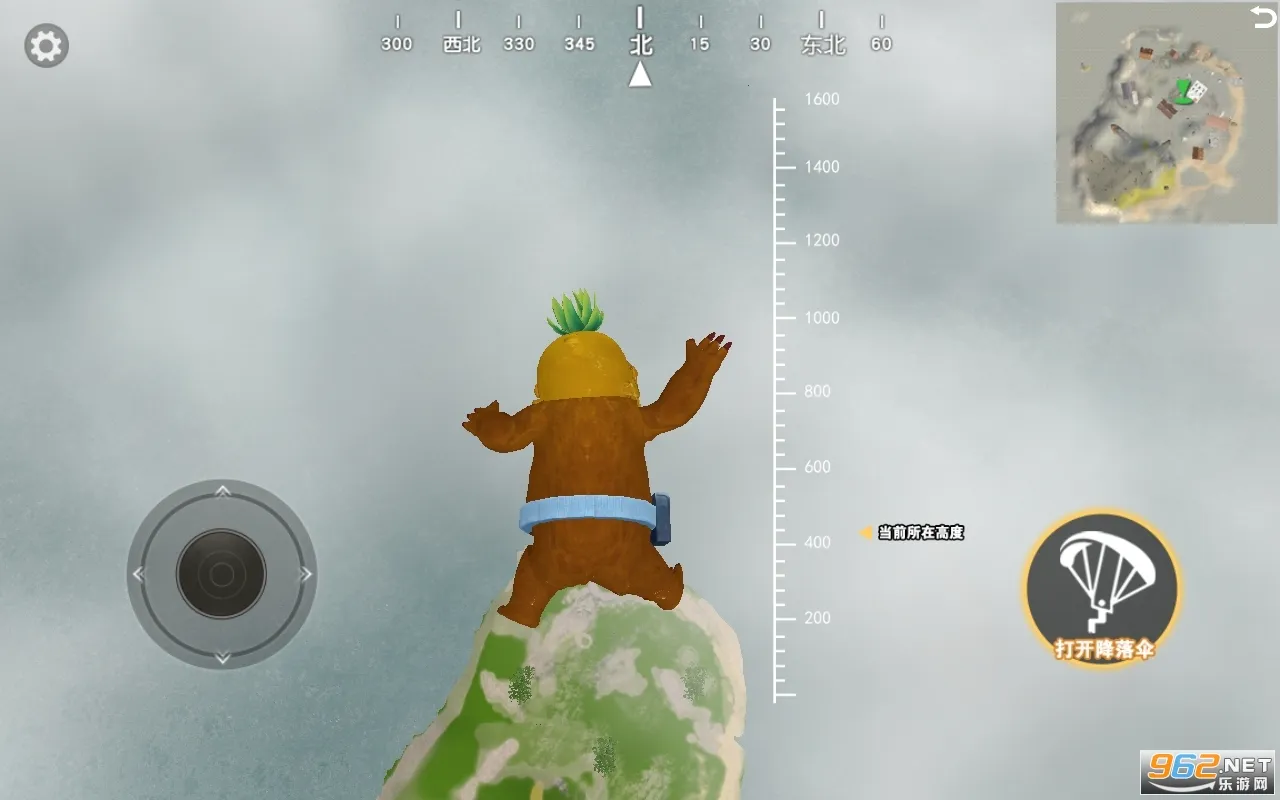Tap the 400 level on the altitude scale
The height and width of the screenshot is (800, 1280).
pyautogui.click(x=818, y=542)
